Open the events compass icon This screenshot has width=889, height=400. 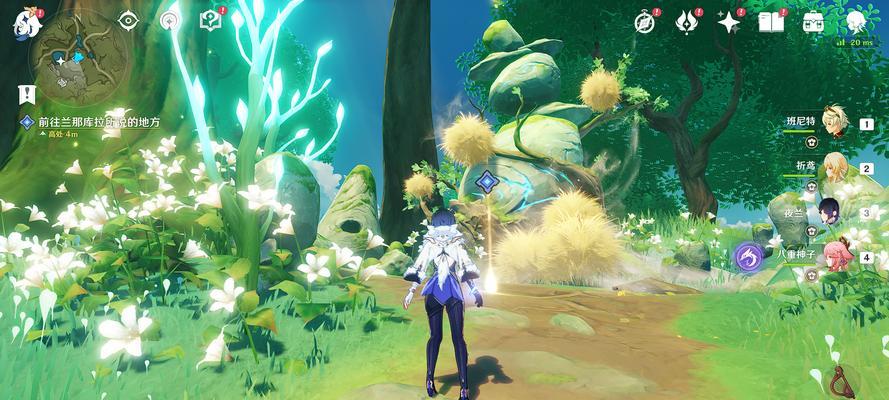pos(646,21)
